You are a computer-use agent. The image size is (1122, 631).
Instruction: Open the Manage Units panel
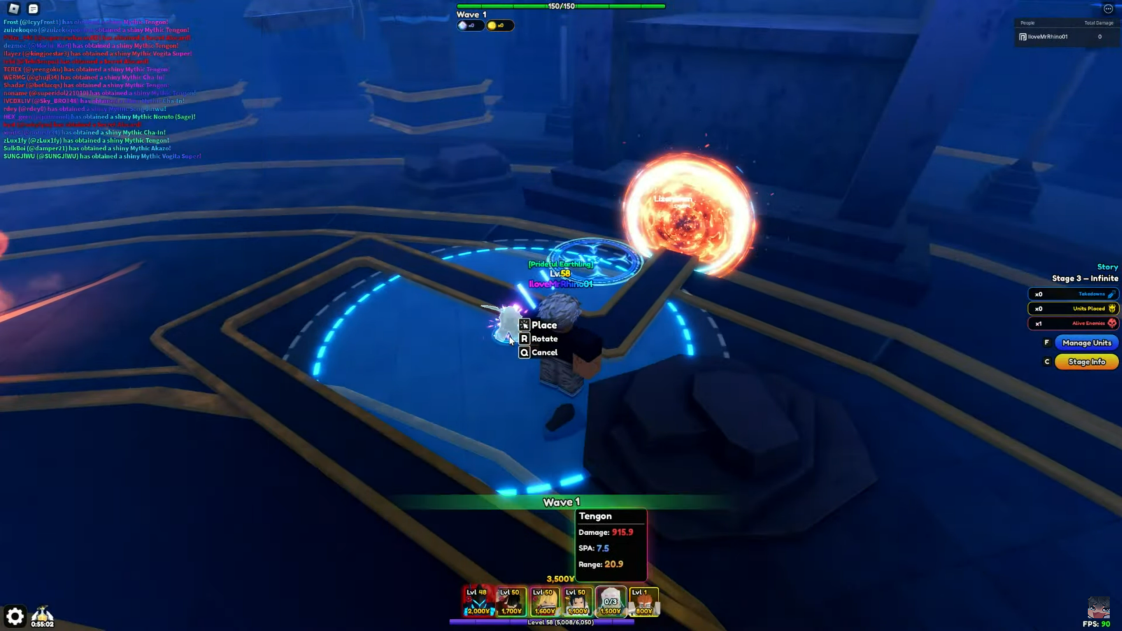1086,343
